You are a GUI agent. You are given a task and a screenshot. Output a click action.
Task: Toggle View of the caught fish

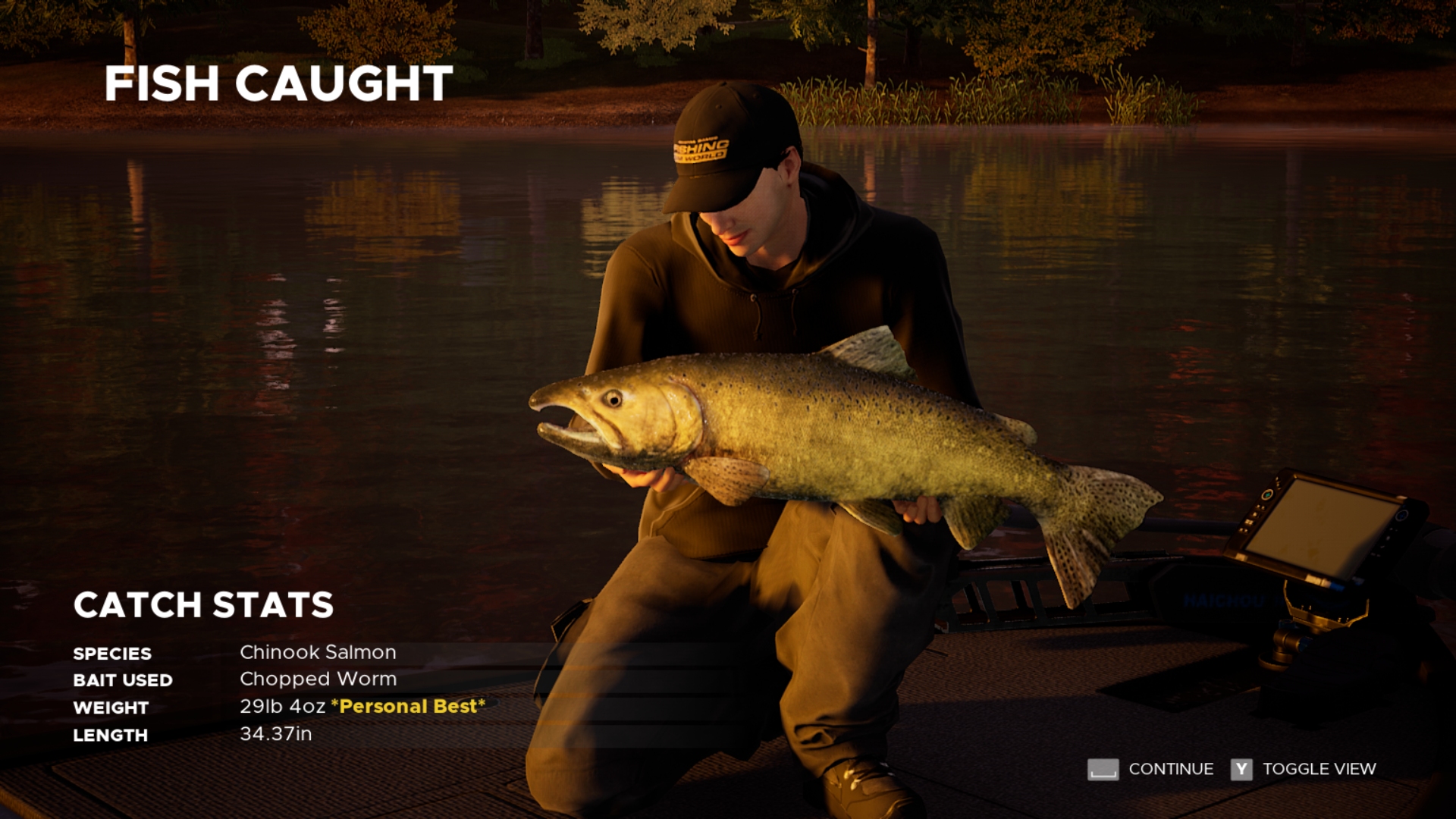[x=1304, y=769]
